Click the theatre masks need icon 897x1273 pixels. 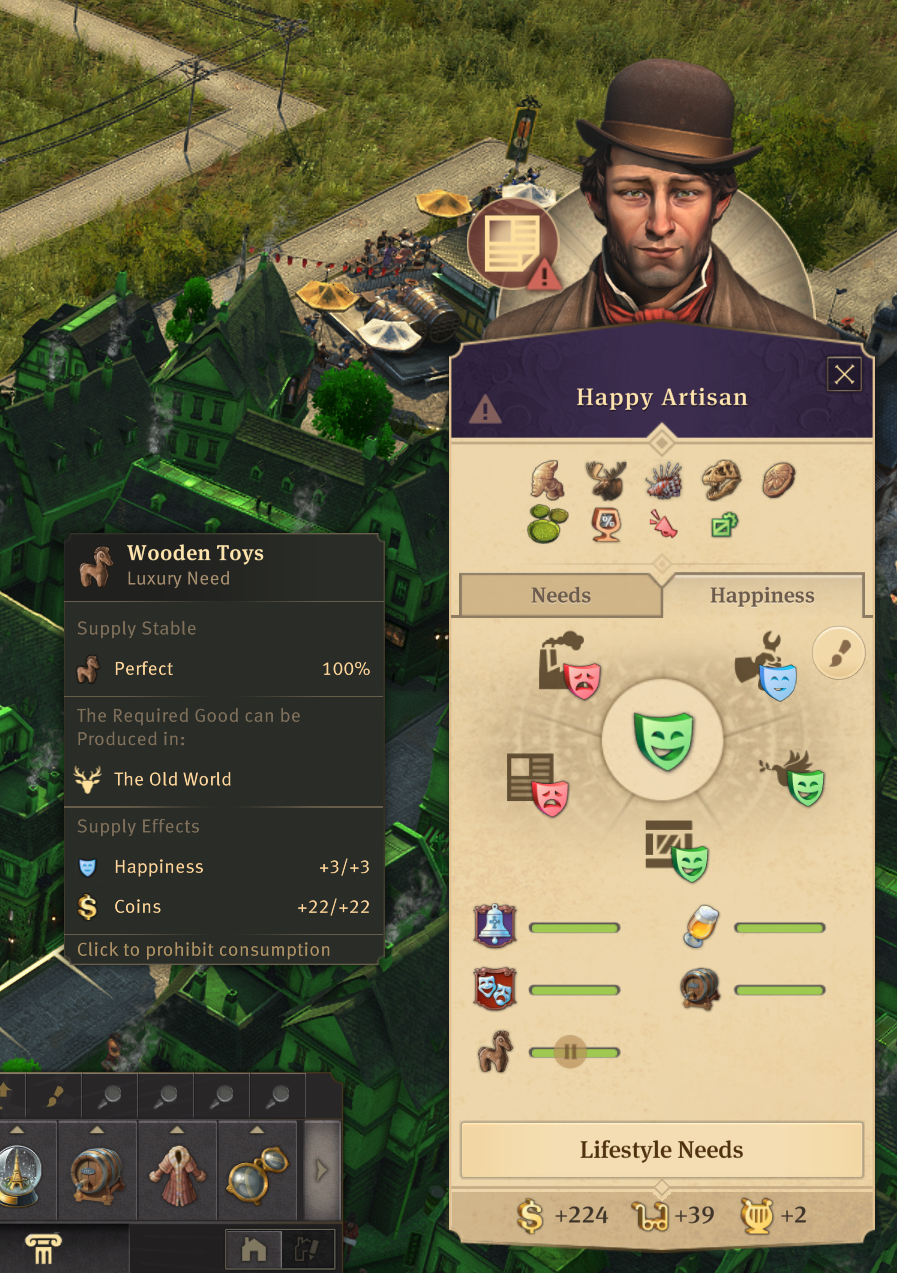(495, 989)
